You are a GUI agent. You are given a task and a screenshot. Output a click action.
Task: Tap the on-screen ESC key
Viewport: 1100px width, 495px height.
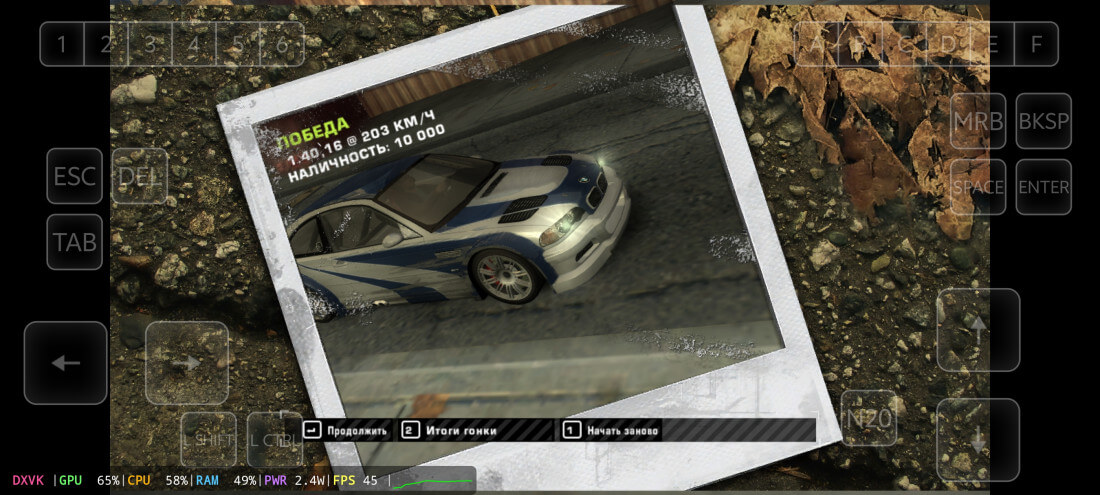[75, 177]
